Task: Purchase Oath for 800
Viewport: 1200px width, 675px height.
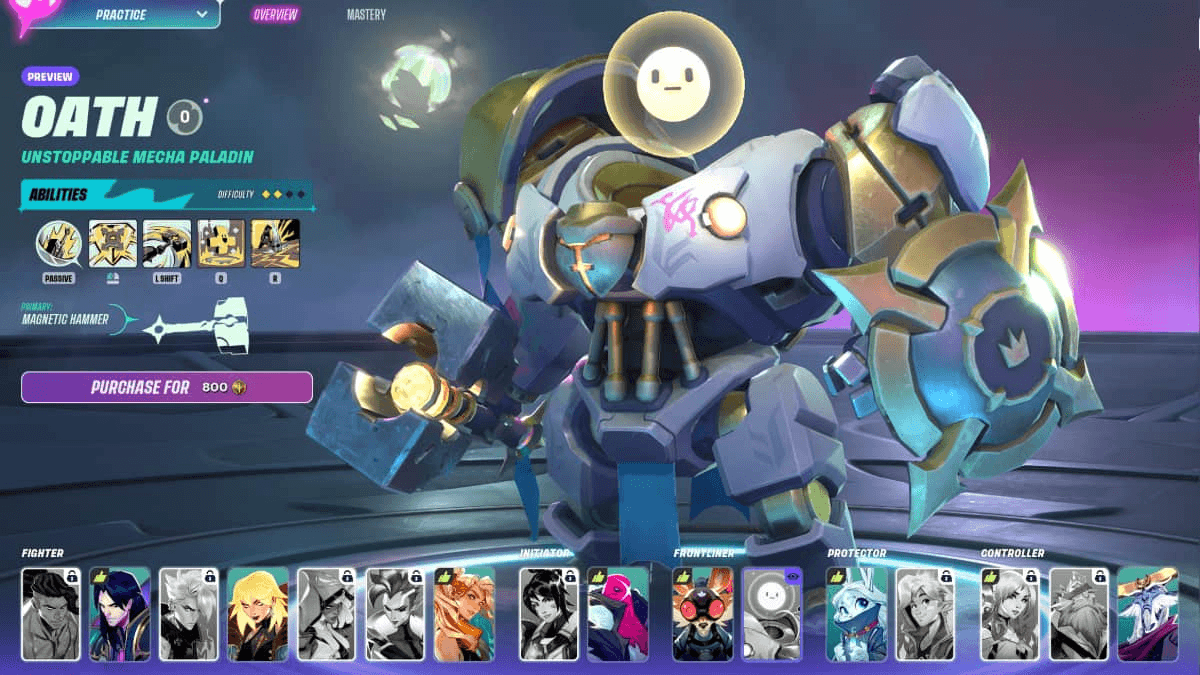Action: [x=167, y=387]
